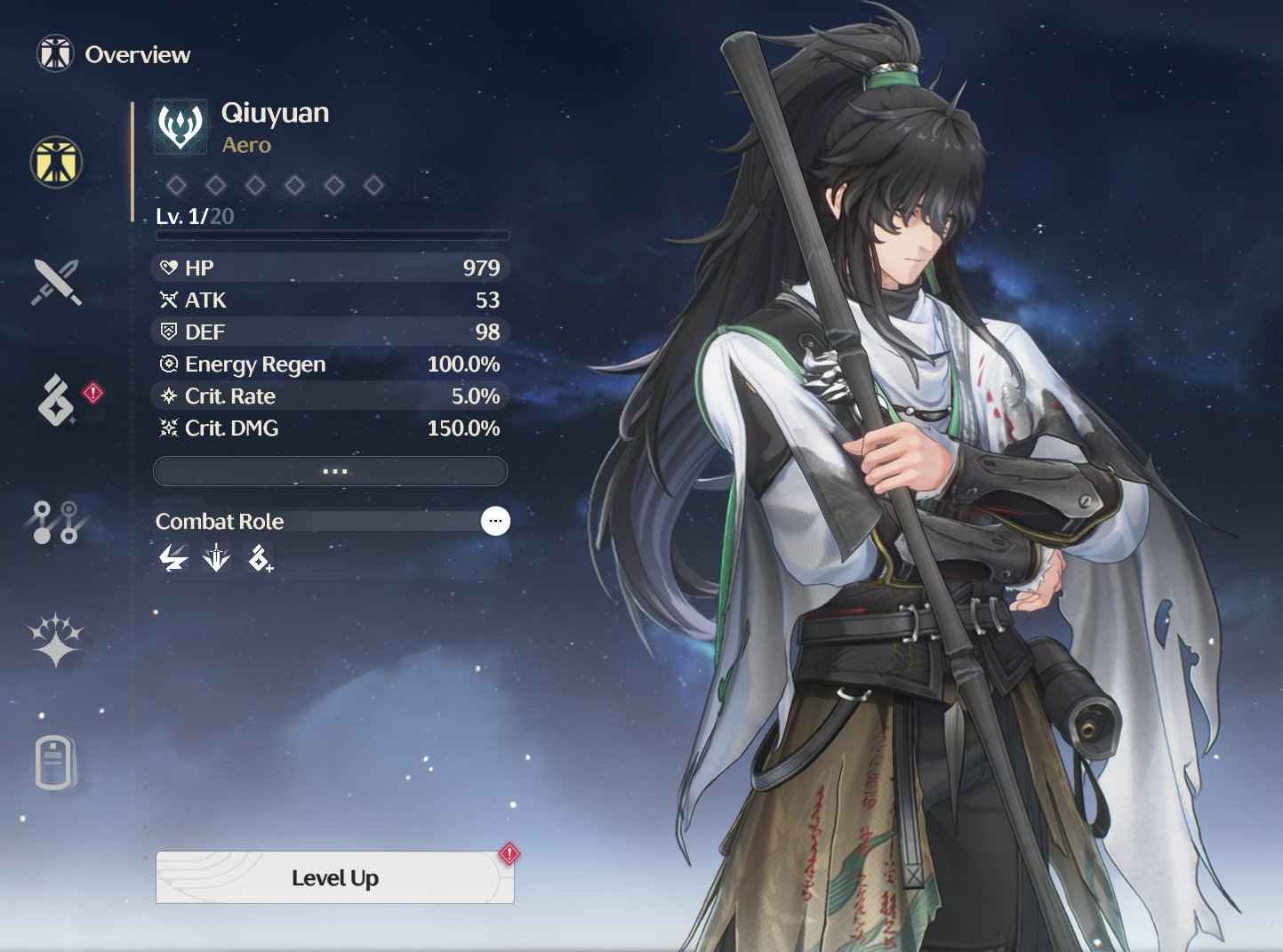1283x952 pixels.
Task: Click the HP stat row showing 979
Action: point(330,268)
